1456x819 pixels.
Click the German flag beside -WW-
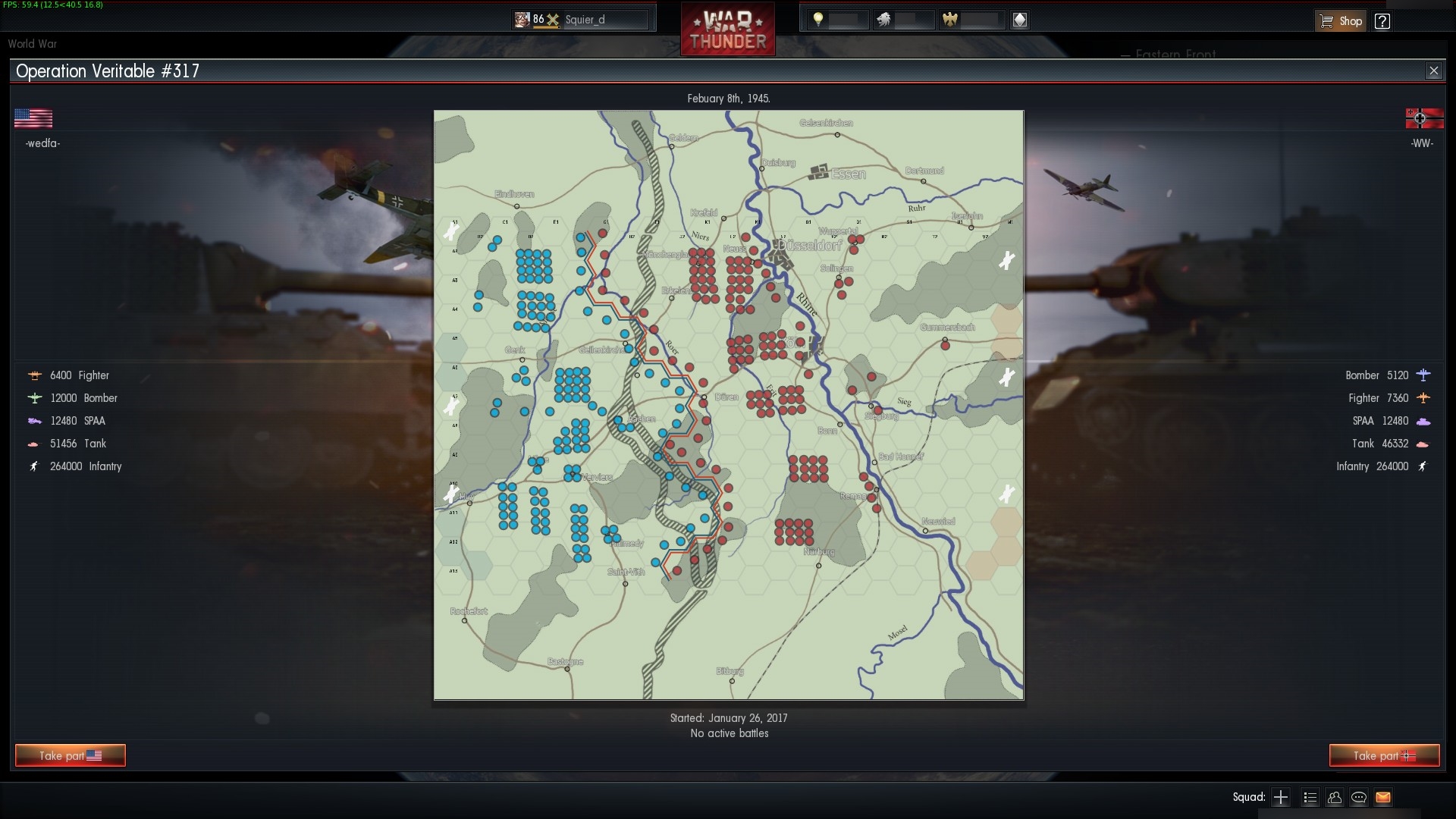point(1426,118)
